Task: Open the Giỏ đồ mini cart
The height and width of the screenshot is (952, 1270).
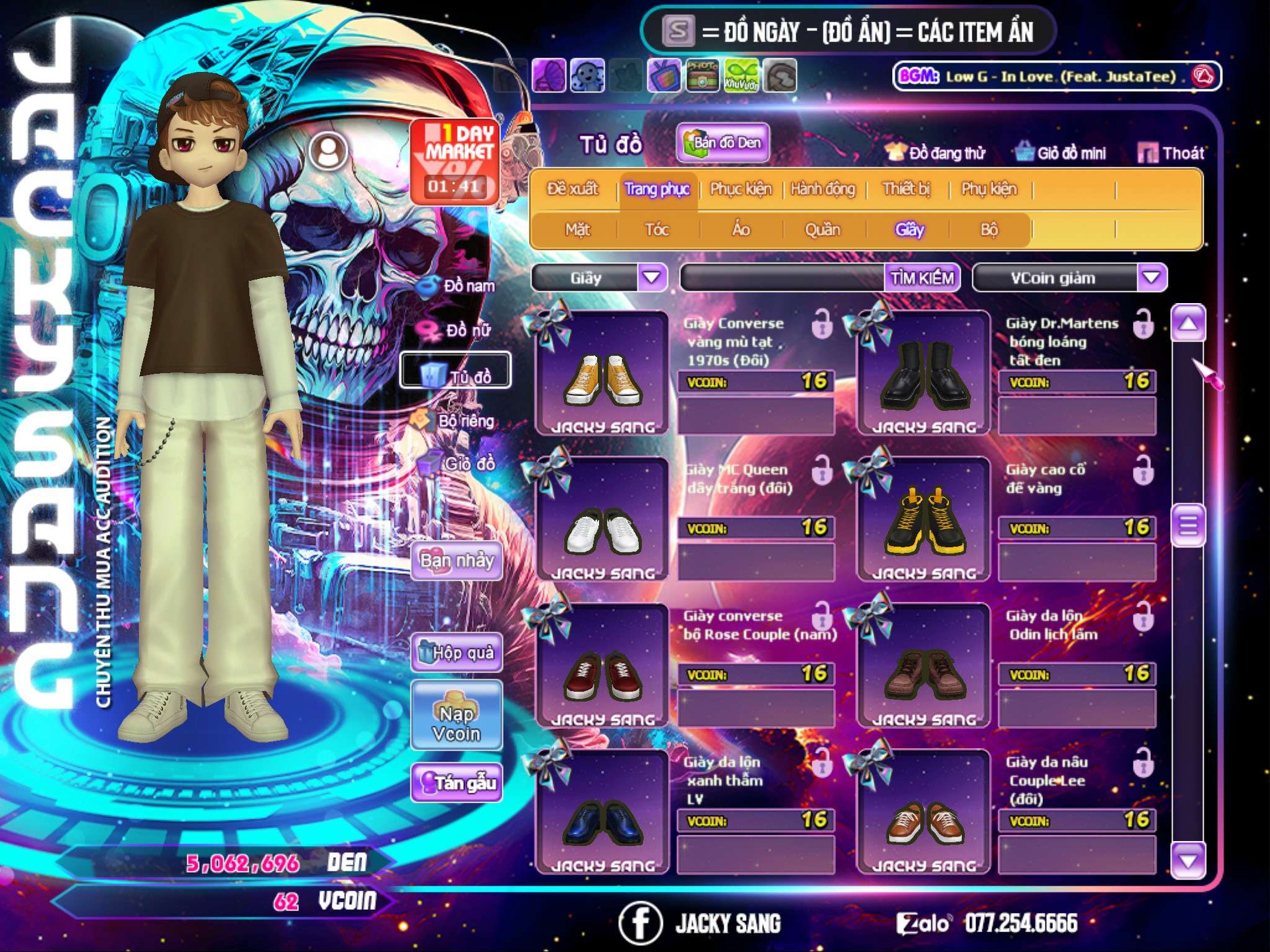Action: point(1060,153)
